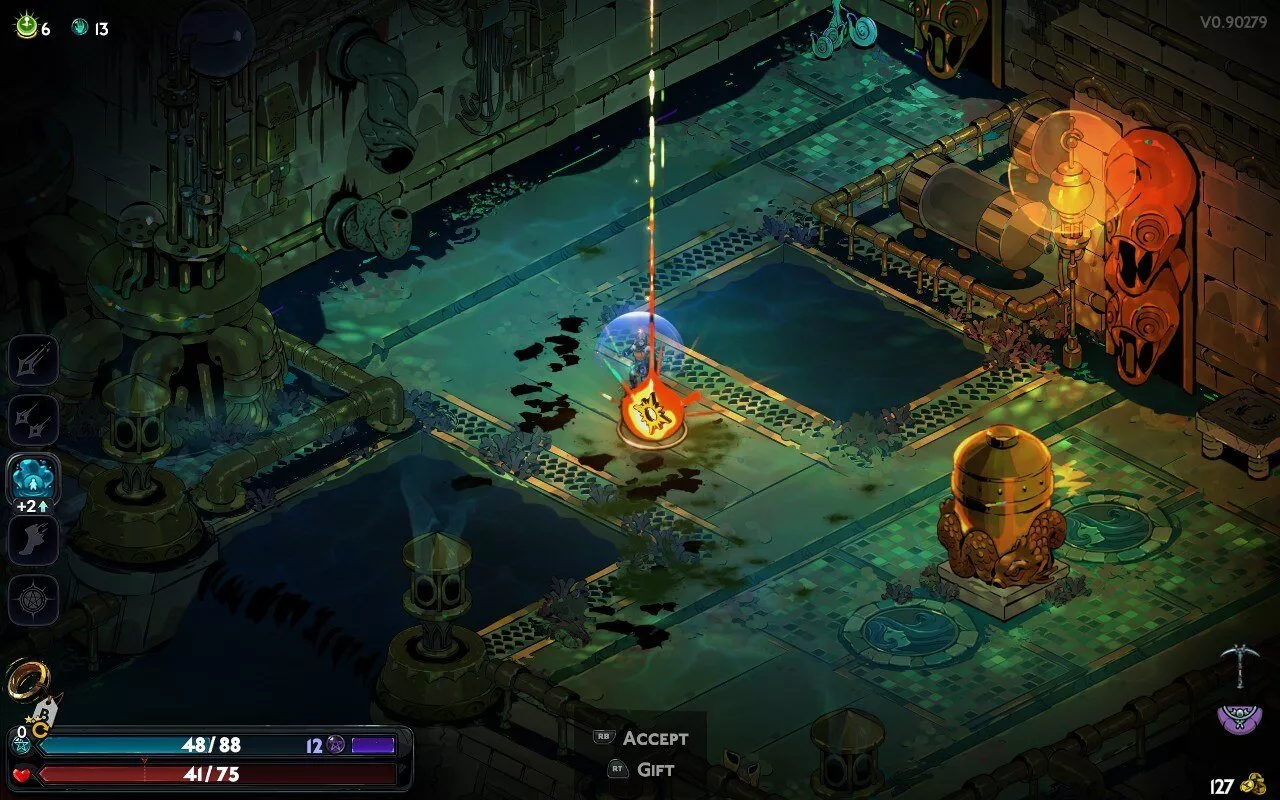
Task: Select the Attack boon slot with blade icon
Action: [x=34, y=360]
